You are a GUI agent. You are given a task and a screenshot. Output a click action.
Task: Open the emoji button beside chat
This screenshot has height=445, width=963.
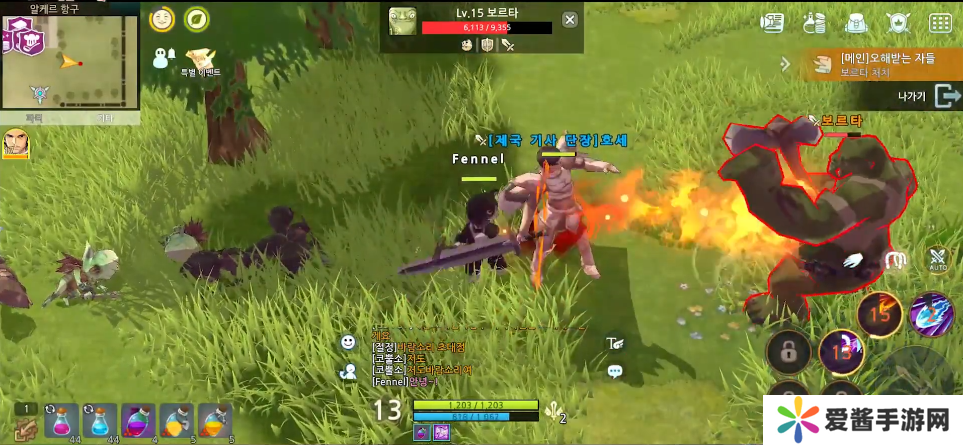pos(348,342)
